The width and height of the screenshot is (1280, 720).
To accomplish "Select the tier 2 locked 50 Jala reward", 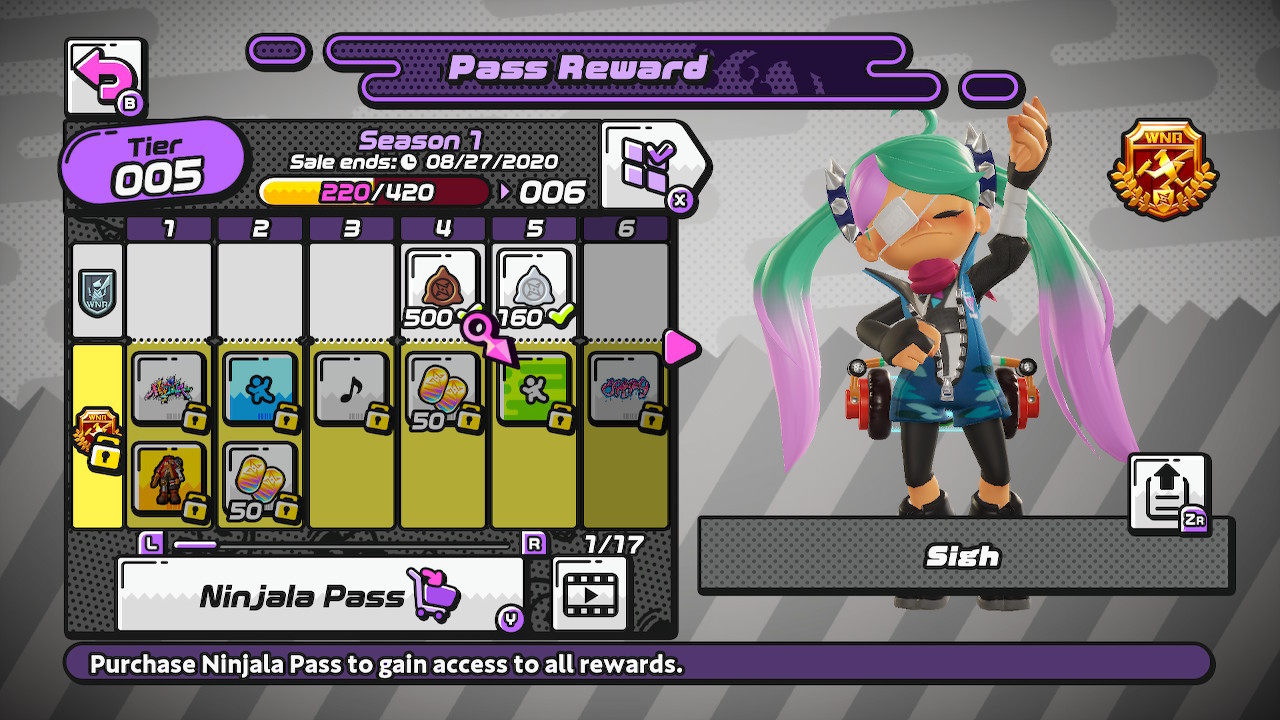I will (259, 480).
